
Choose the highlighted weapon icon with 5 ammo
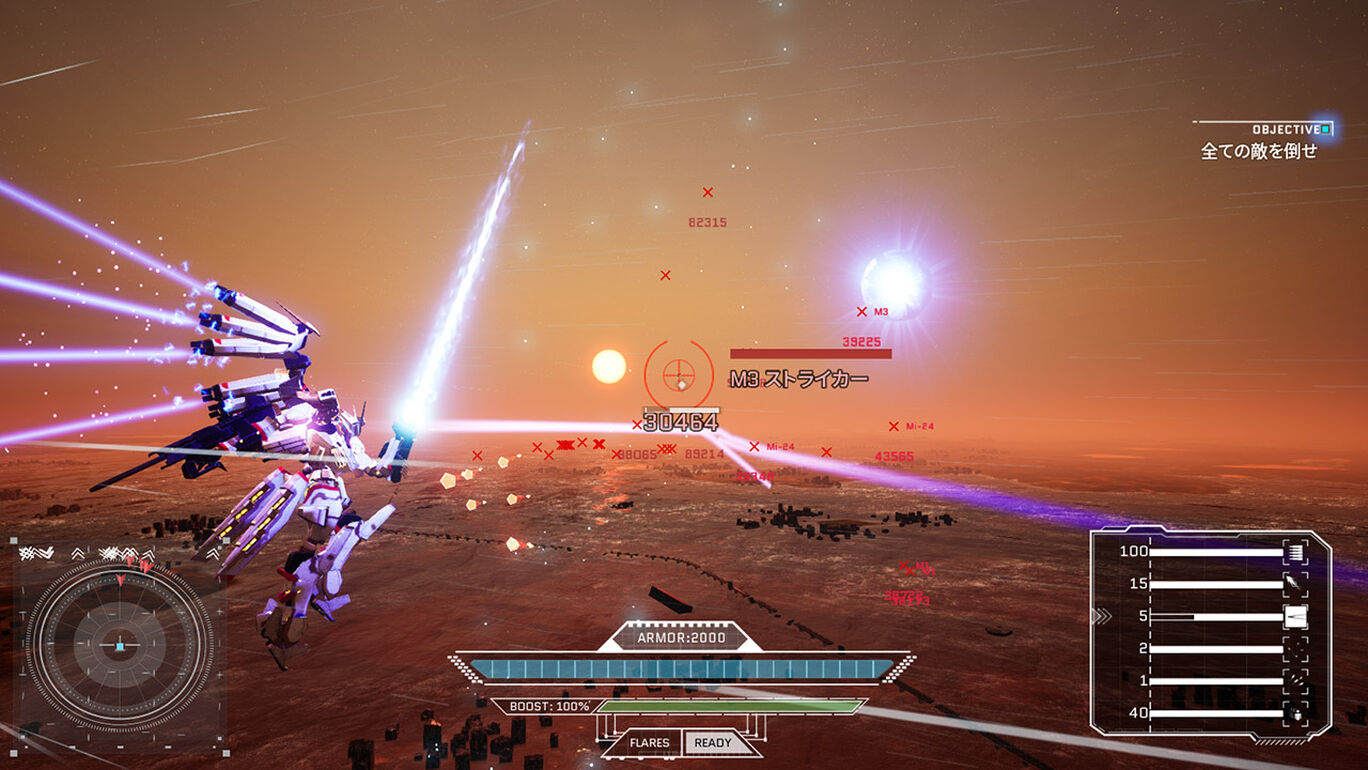pyautogui.click(x=1295, y=616)
